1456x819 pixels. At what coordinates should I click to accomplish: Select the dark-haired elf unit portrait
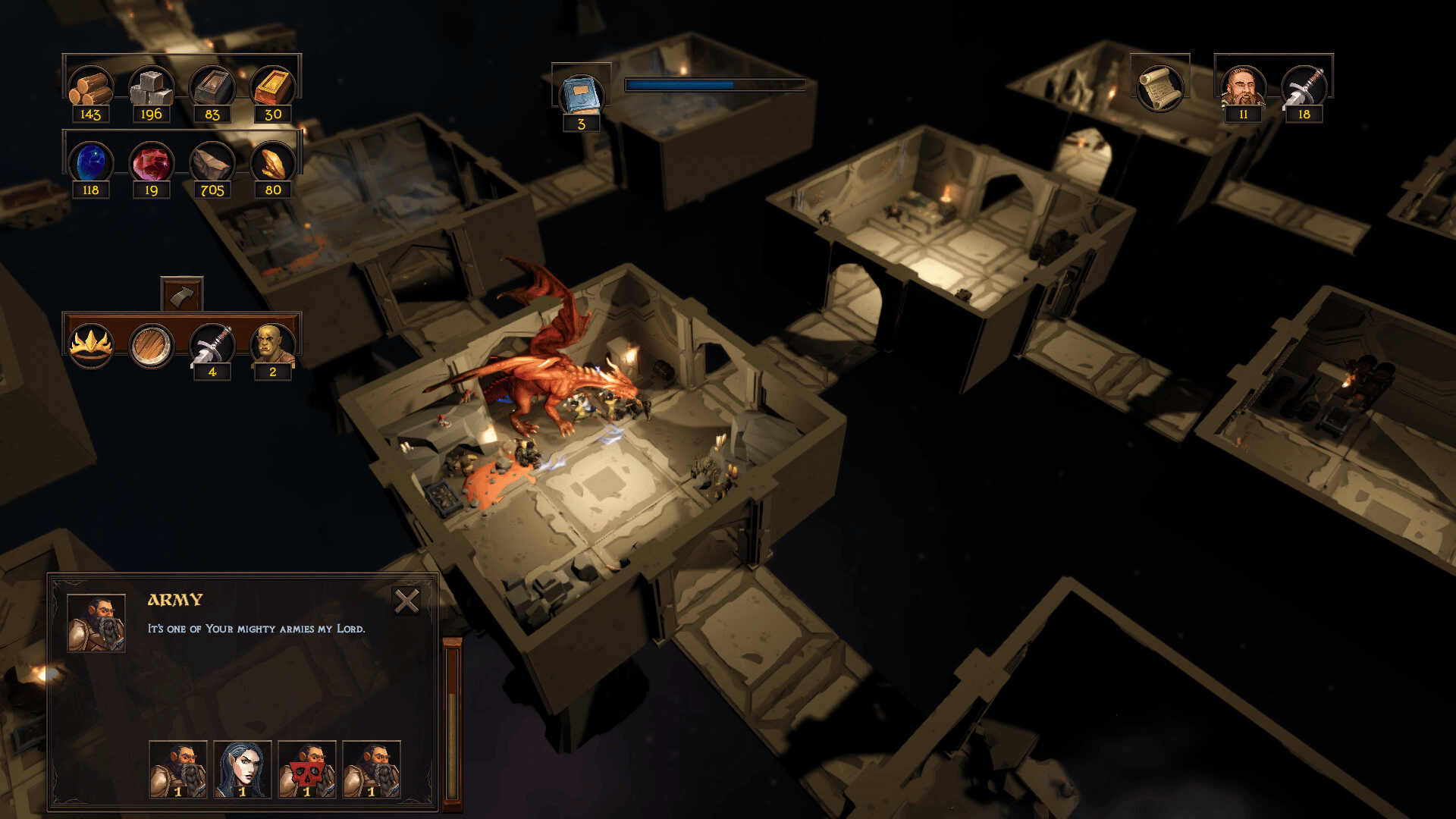click(x=242, y=769)
